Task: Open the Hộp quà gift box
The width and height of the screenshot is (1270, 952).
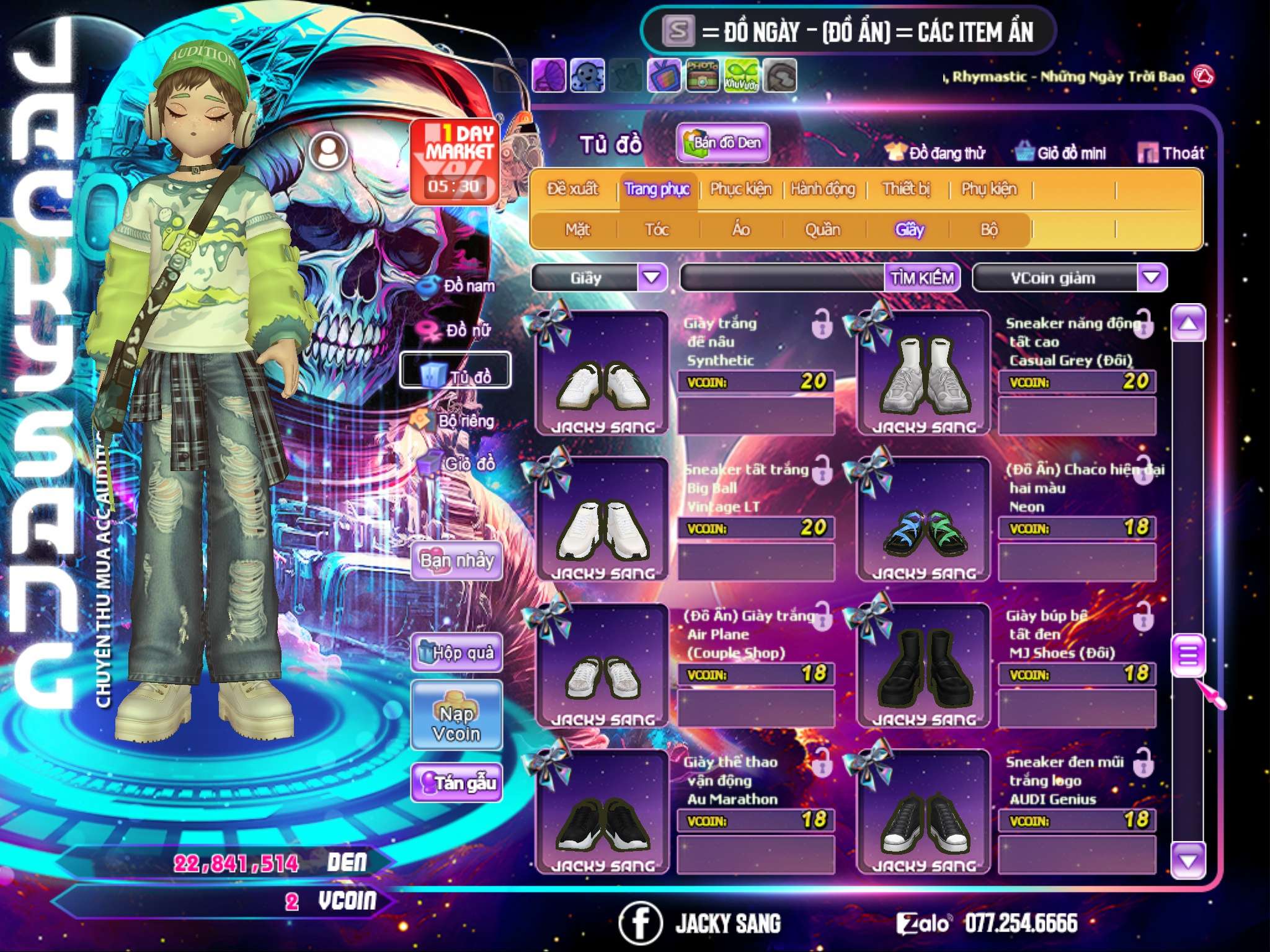Action: click(x=457, y=653)
